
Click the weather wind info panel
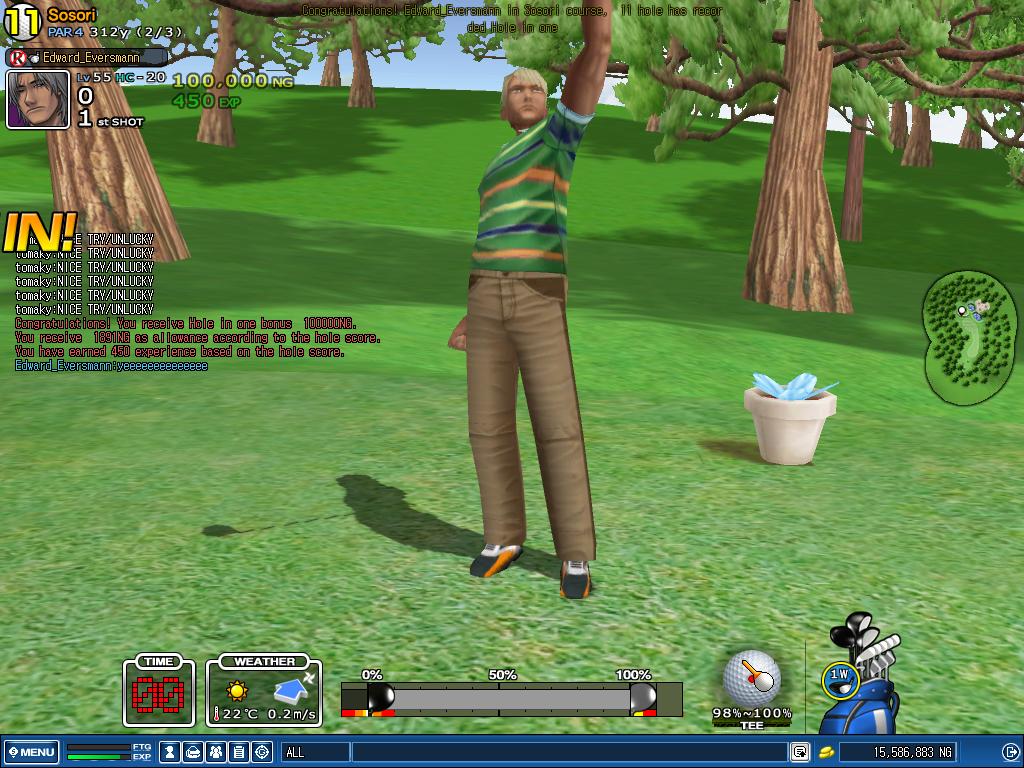tap(264, 691)
